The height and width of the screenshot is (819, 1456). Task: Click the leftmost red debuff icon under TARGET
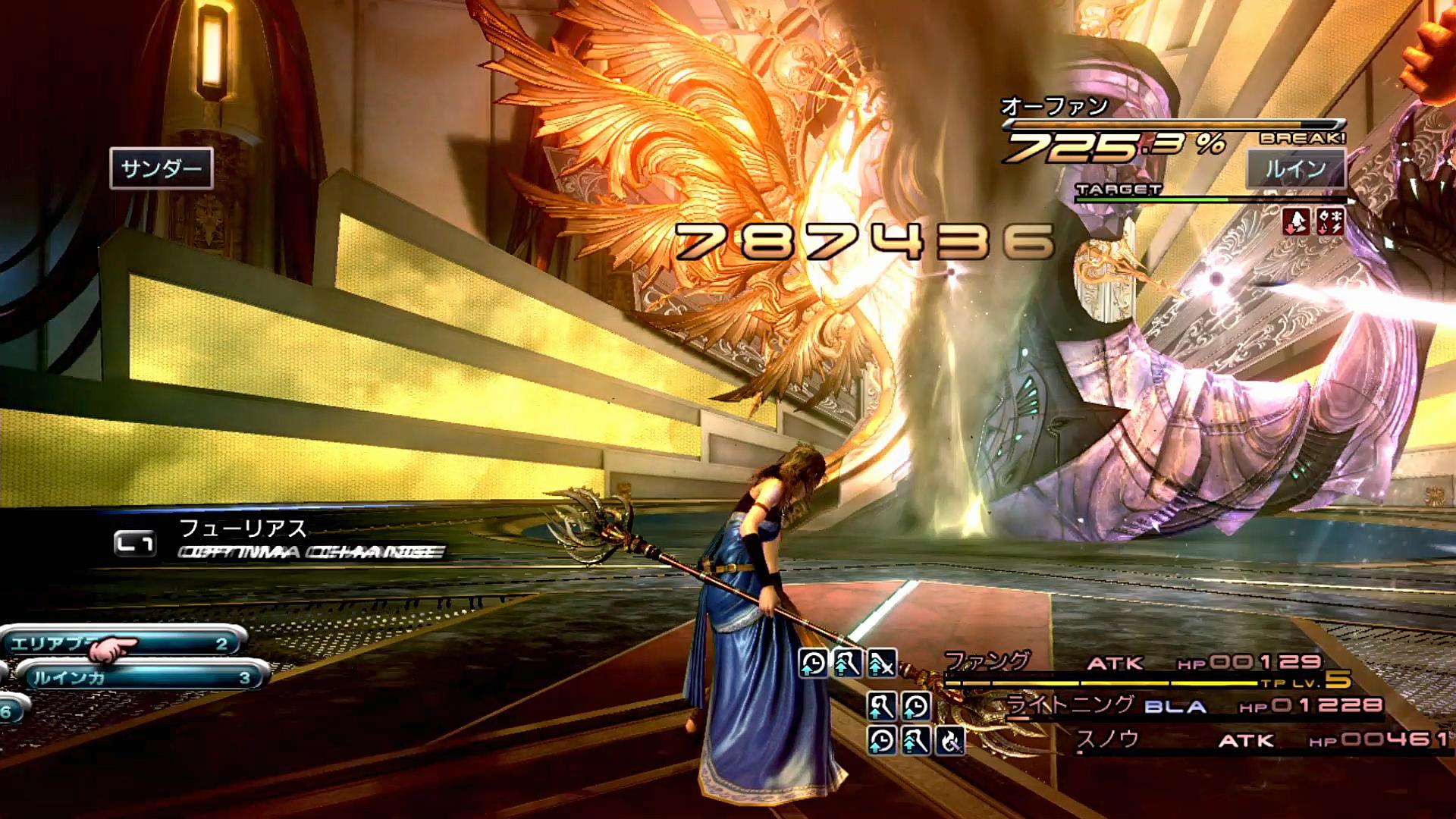click(x=1296, y=221)
